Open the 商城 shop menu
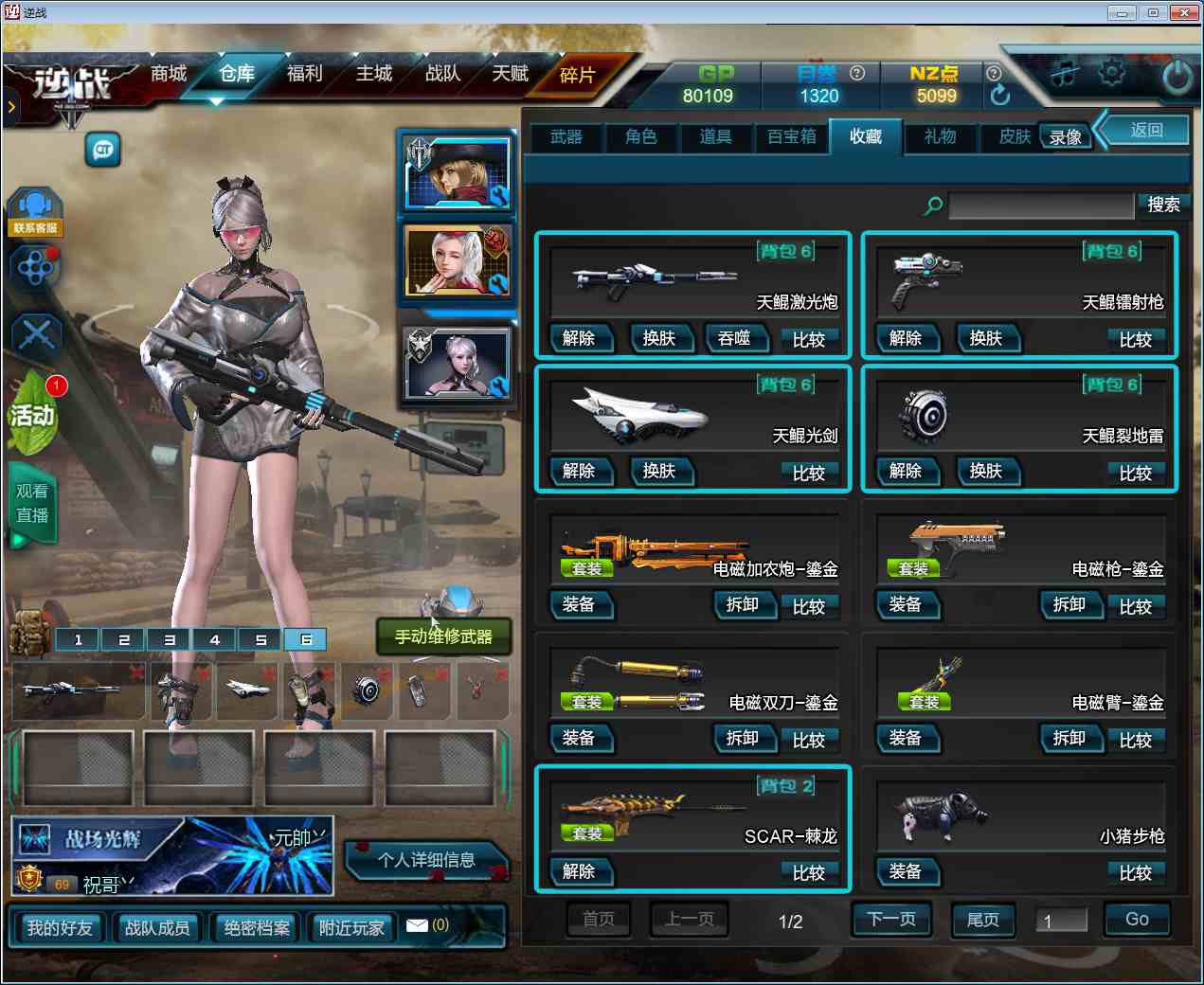The width and height of the screenshot is (1204, 985). (169, 74)
